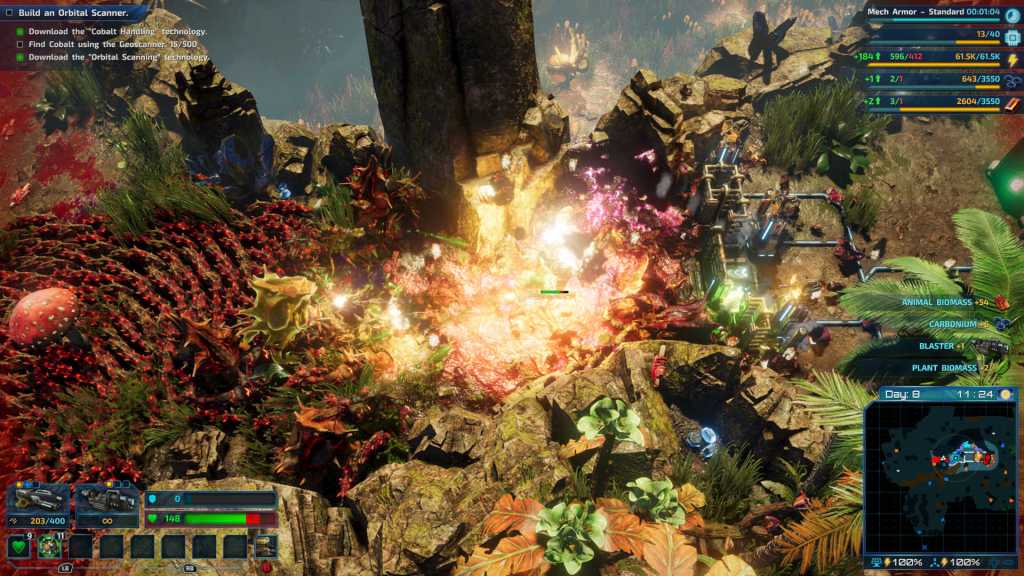Select the lightning bolt energy resource icon
The image size is (1024, 576).
[x=1012, y=59]
